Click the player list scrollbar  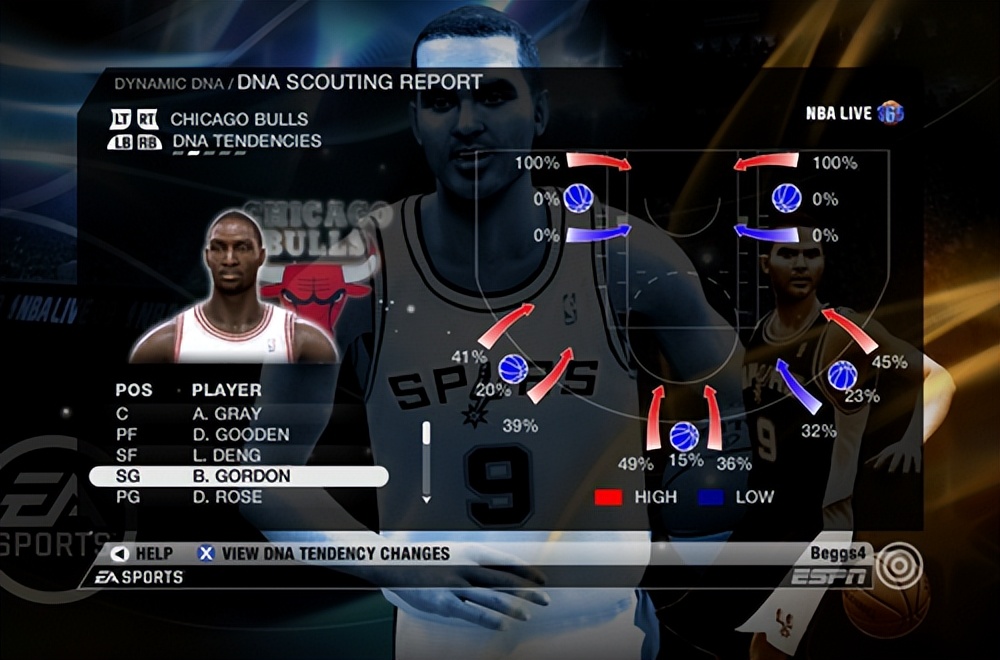pos(427,460)
